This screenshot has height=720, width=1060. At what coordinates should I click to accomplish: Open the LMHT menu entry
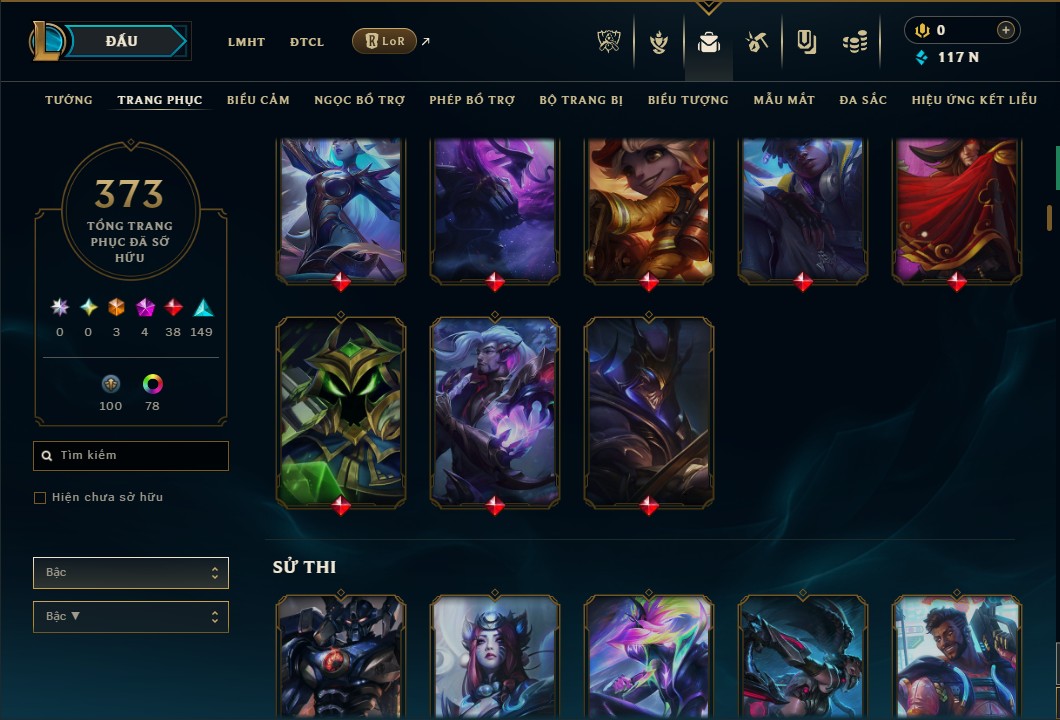tap(246, 42)
